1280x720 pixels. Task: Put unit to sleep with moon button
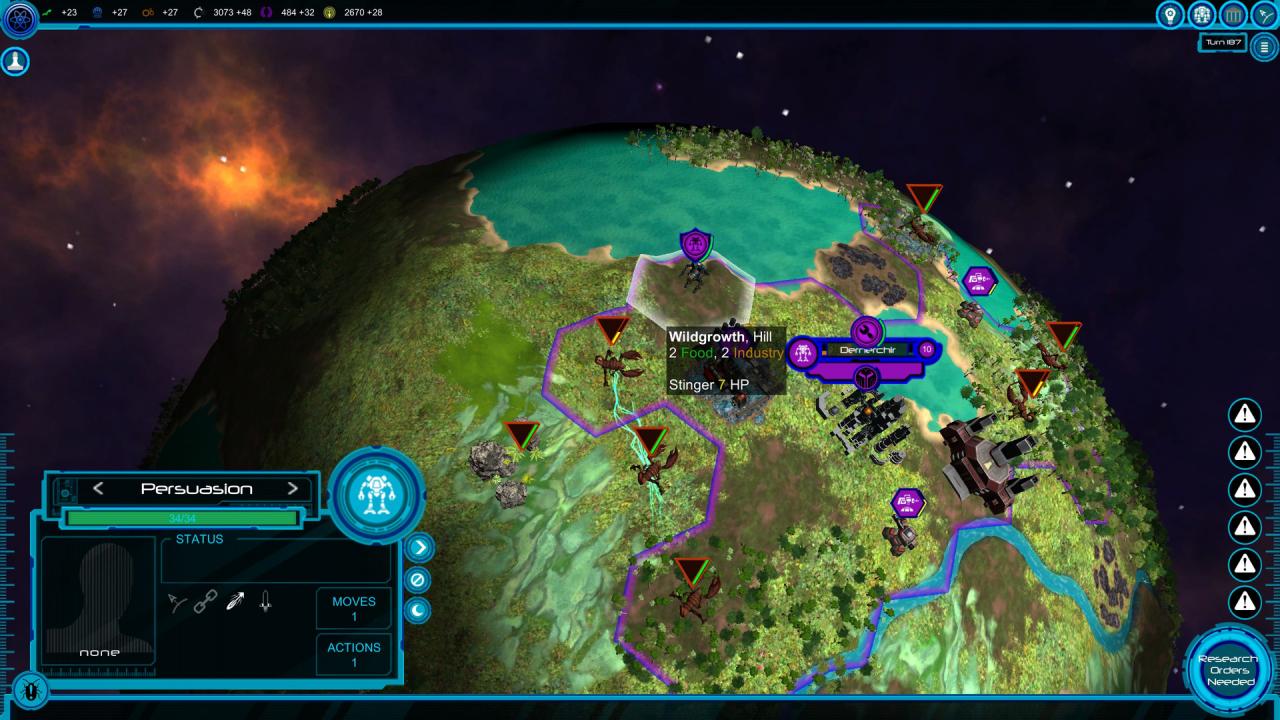pyautogui.click(x=418, y=610)
